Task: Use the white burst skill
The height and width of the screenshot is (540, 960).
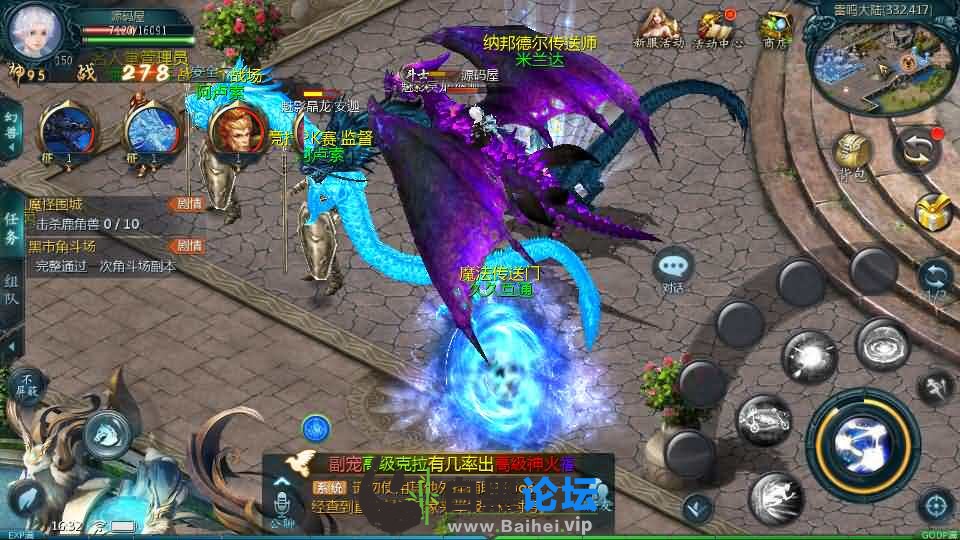Action: click(x=809, y=357)
